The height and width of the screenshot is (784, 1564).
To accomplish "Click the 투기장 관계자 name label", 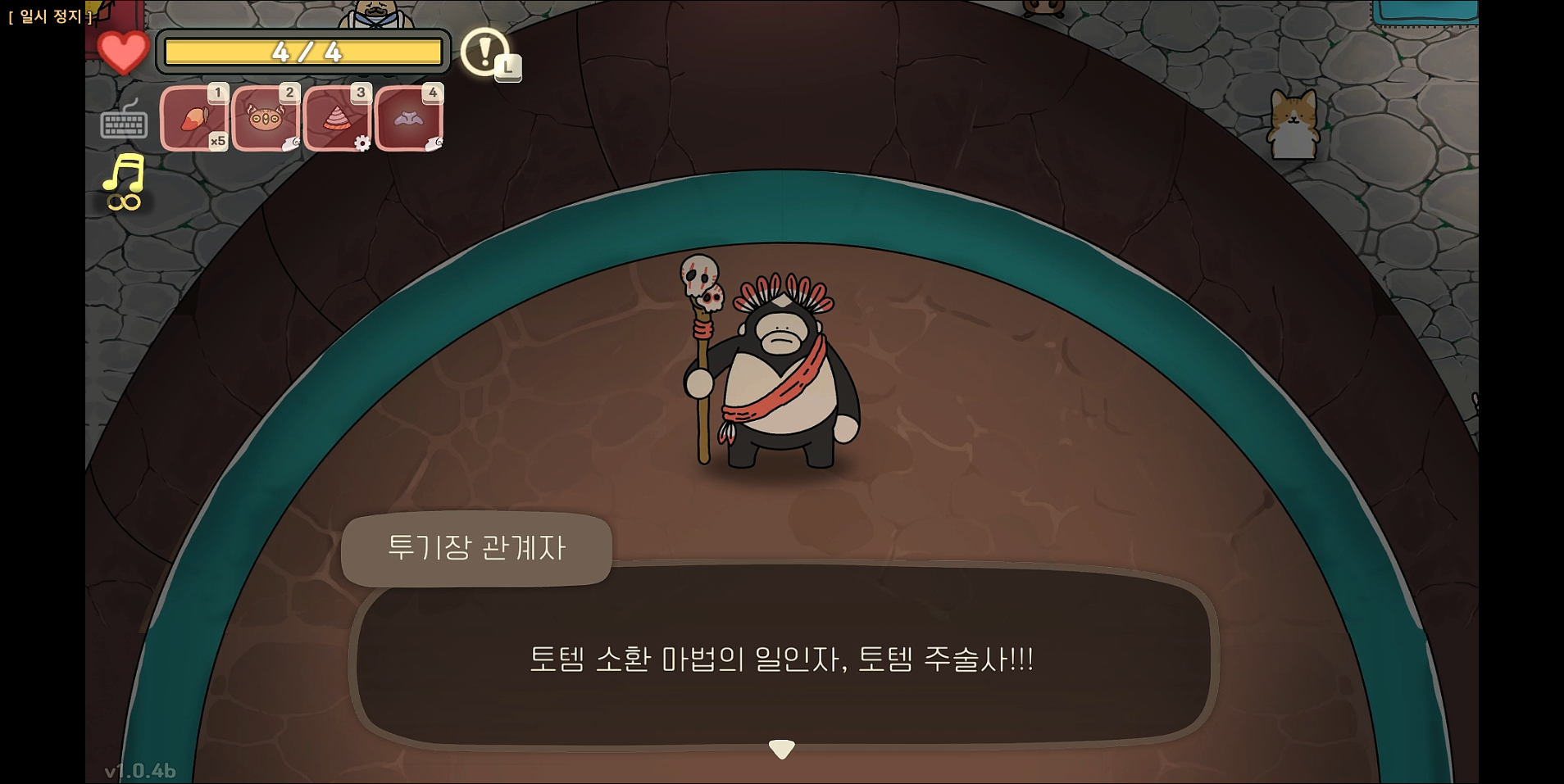I will [x=479, y=549].
